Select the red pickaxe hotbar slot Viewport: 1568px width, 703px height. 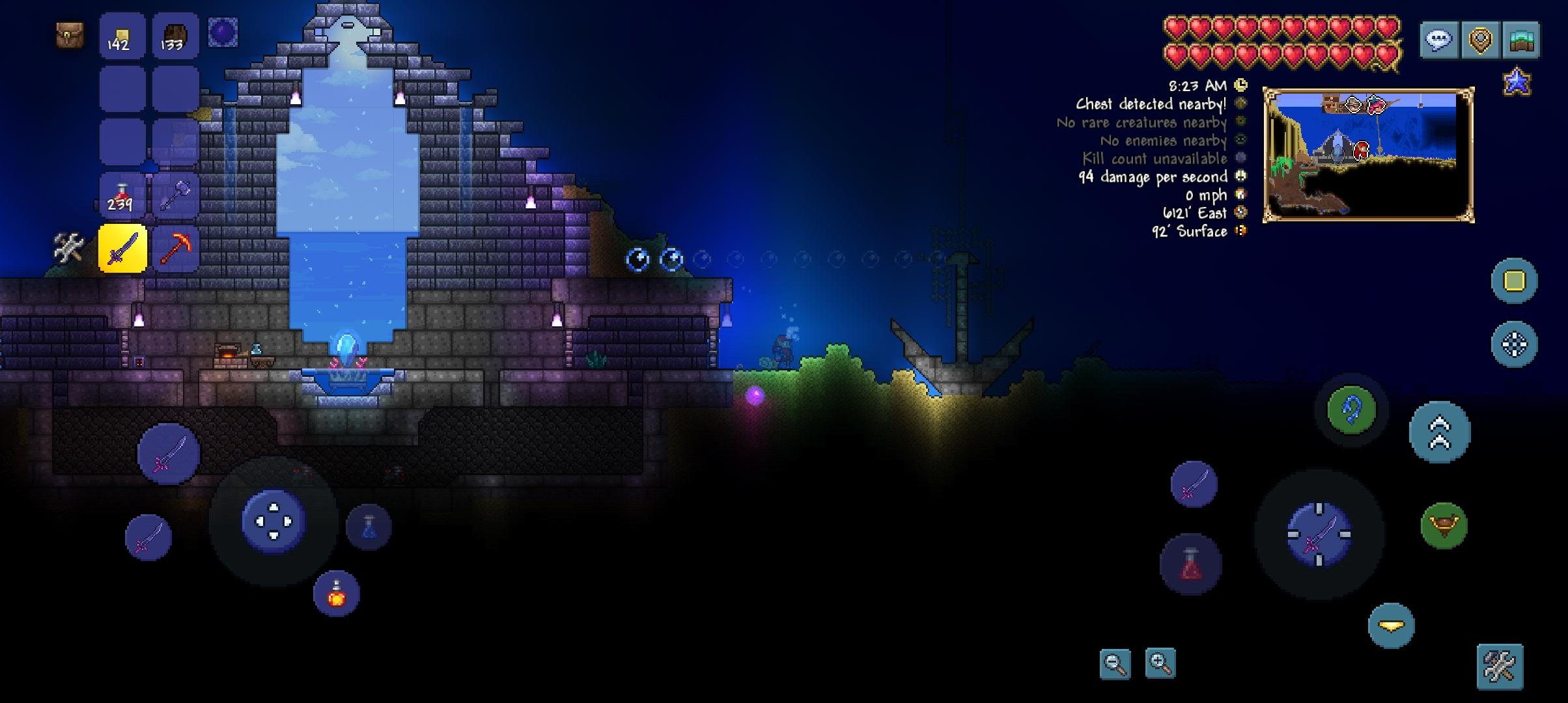[x=175, y=248]
